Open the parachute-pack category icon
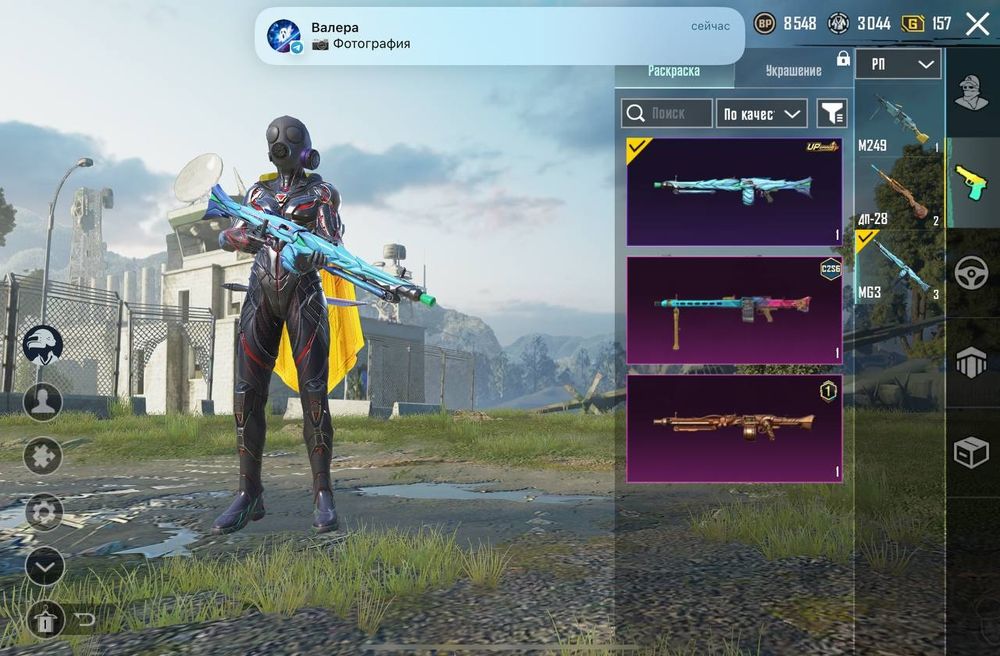 971,362
